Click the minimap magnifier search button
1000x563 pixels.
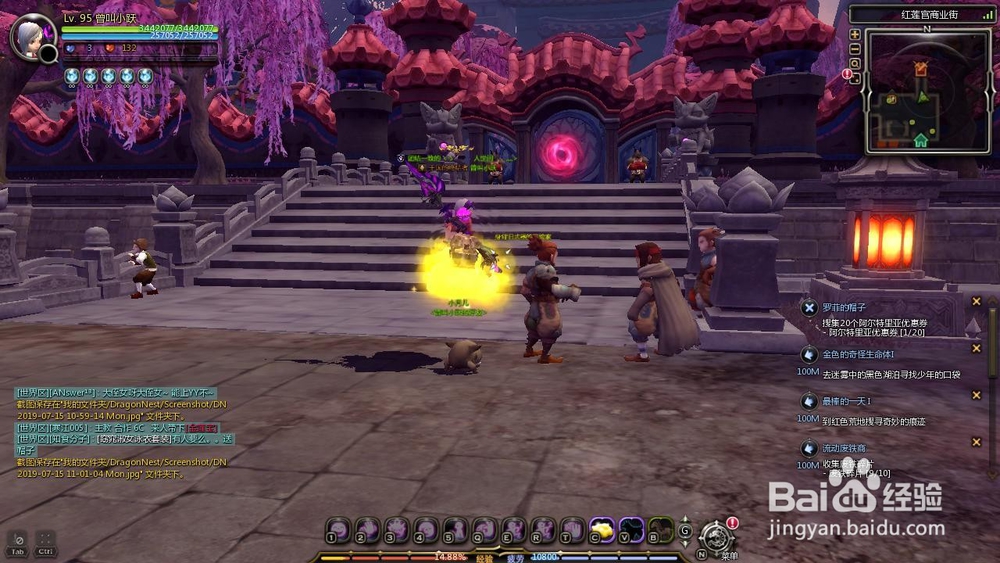coord(855,62)
